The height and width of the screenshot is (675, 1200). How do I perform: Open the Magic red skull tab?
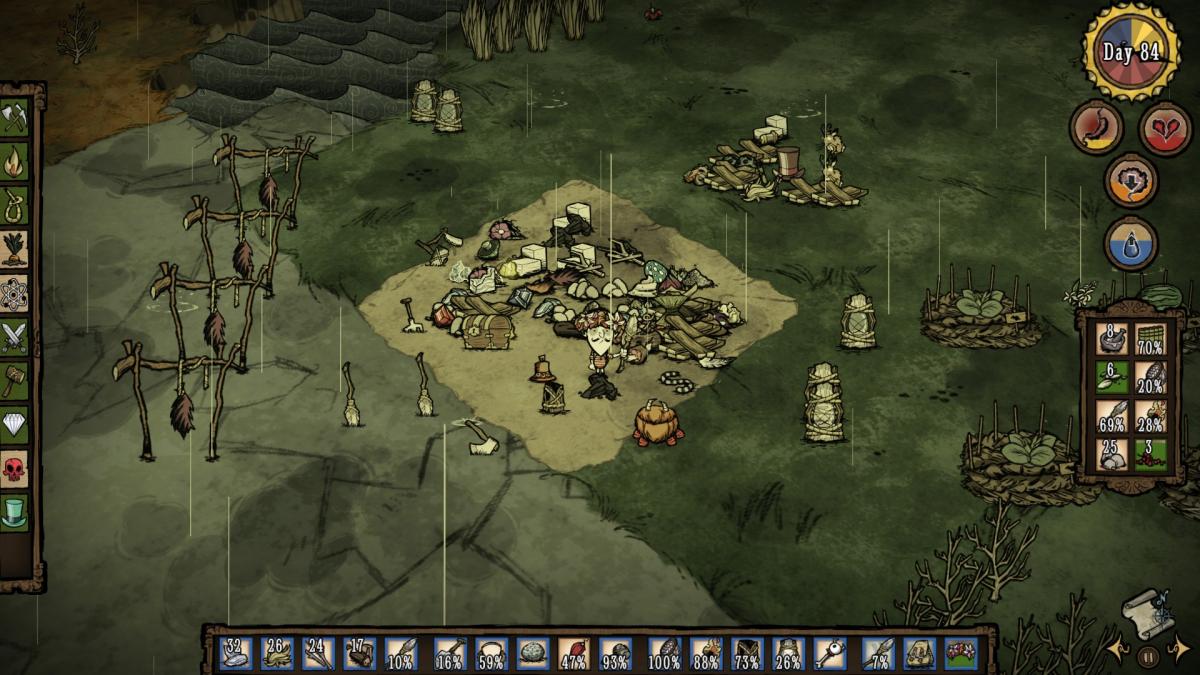coord(14,469)
